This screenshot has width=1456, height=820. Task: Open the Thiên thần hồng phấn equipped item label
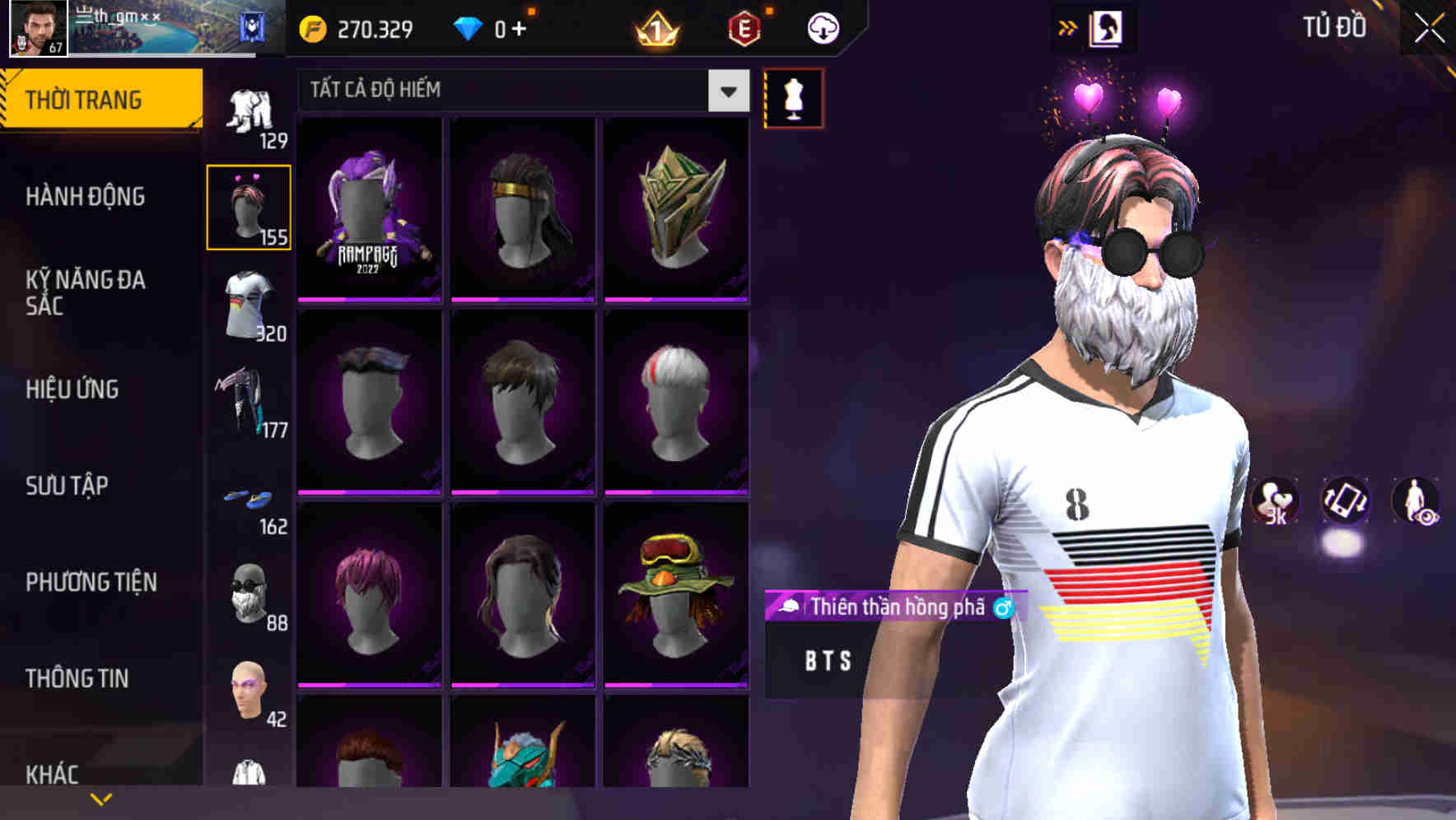pos(894,608)
